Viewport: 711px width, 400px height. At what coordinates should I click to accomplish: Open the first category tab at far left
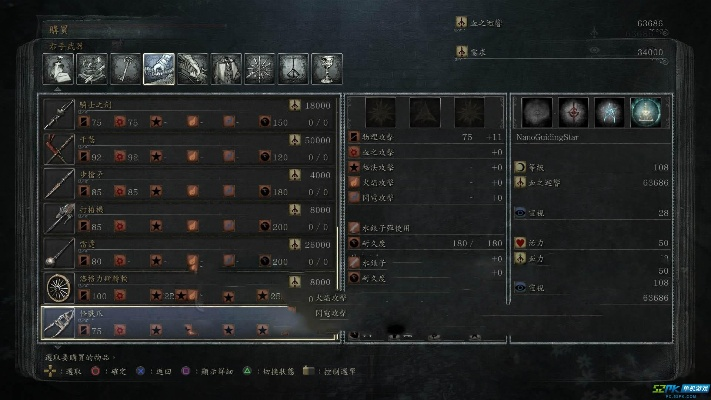[57, 69]
